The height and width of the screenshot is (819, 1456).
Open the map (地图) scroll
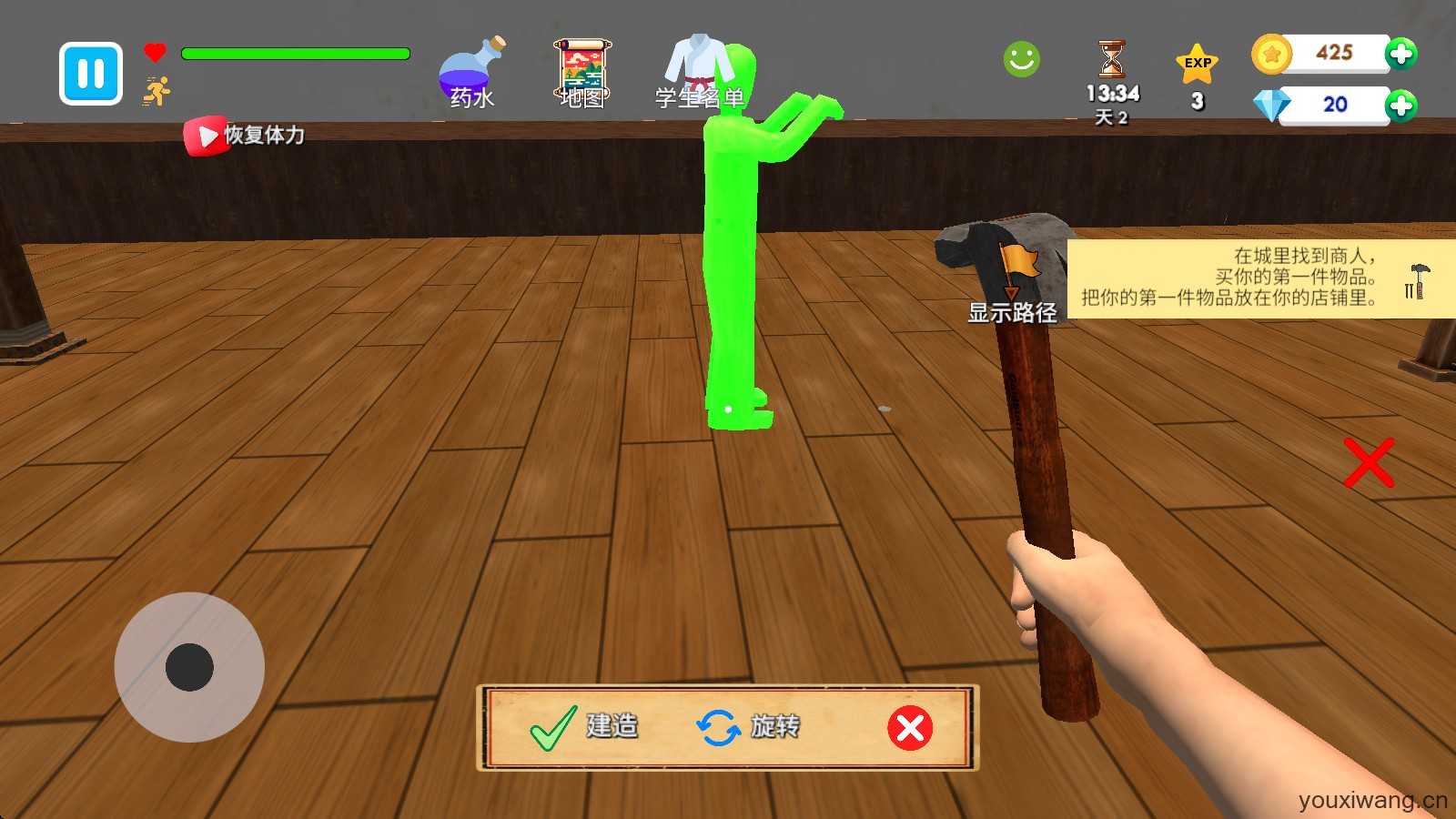coord(582,73)
